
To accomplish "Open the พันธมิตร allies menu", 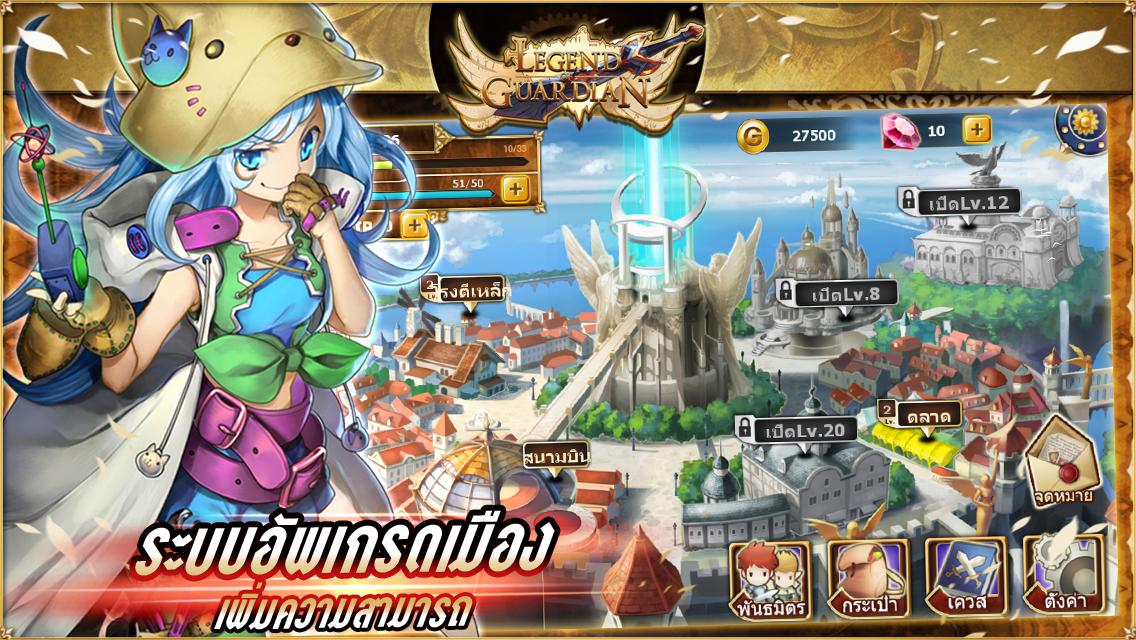I will (768, 579).
